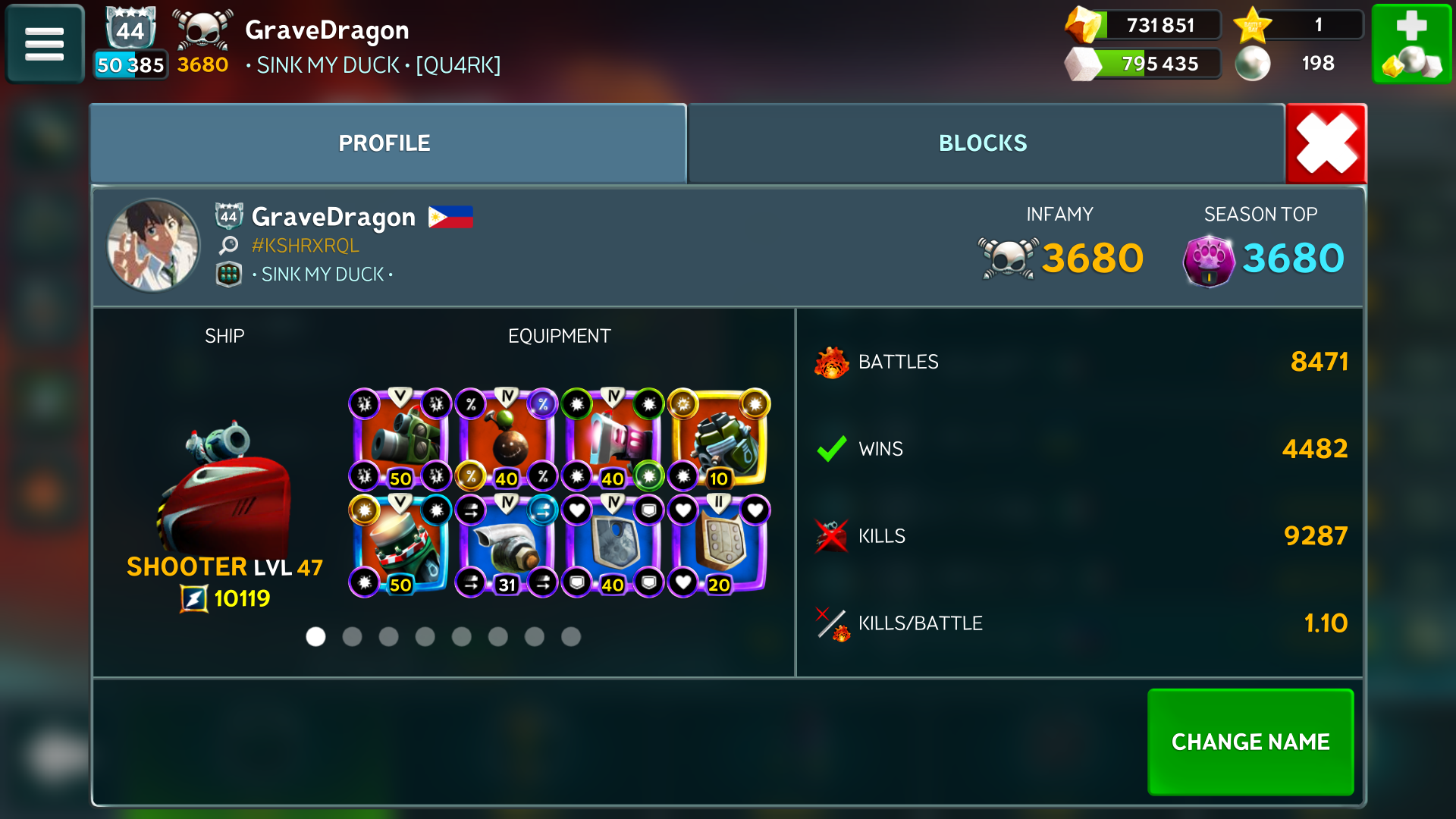Select the Profile tab
The width and height of the screenshot is (1456, 819).
384,143
